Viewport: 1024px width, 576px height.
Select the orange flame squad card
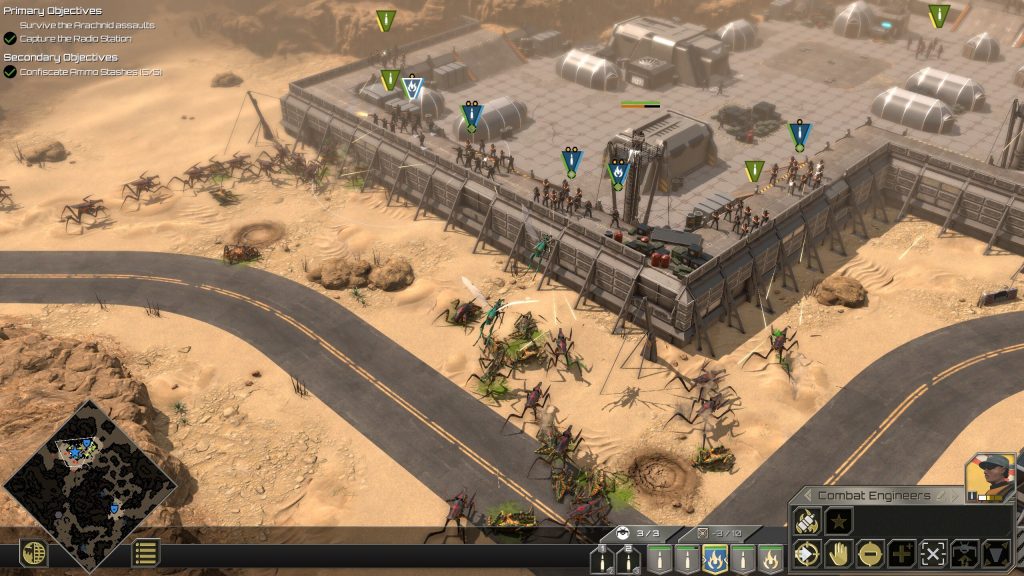click(770, 558)
